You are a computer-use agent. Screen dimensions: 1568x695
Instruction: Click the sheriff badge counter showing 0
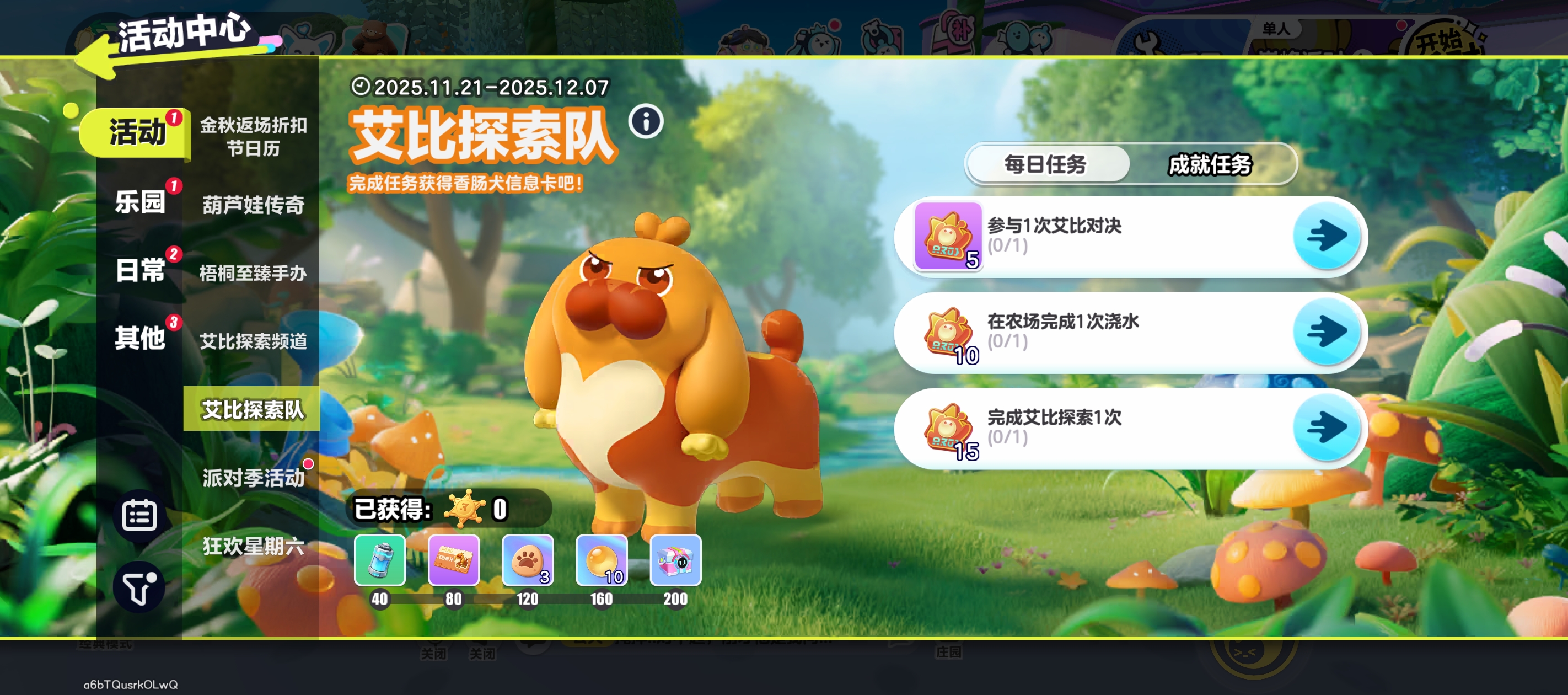coord(464,510)
